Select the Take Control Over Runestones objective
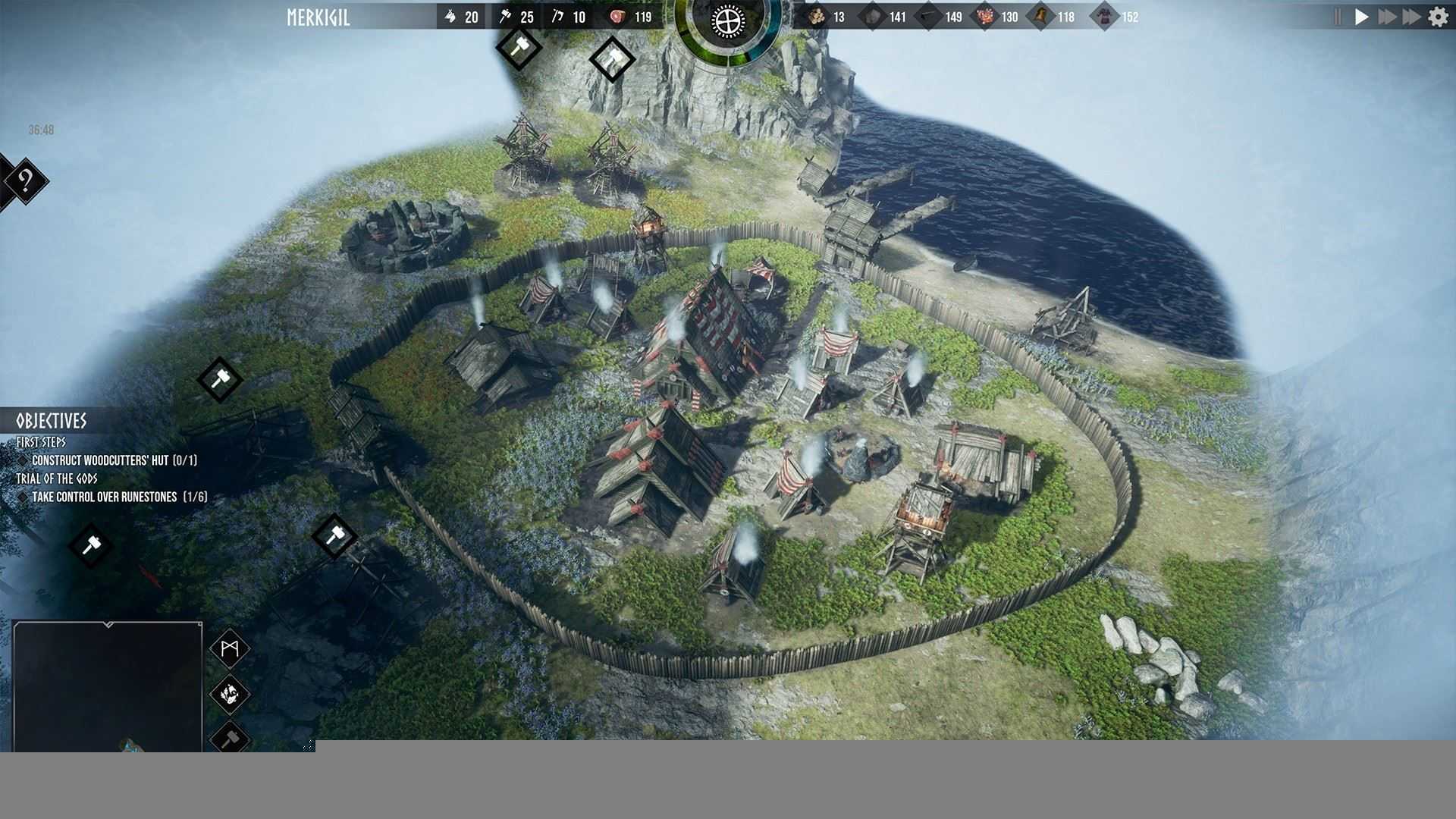 coord(120,498)
